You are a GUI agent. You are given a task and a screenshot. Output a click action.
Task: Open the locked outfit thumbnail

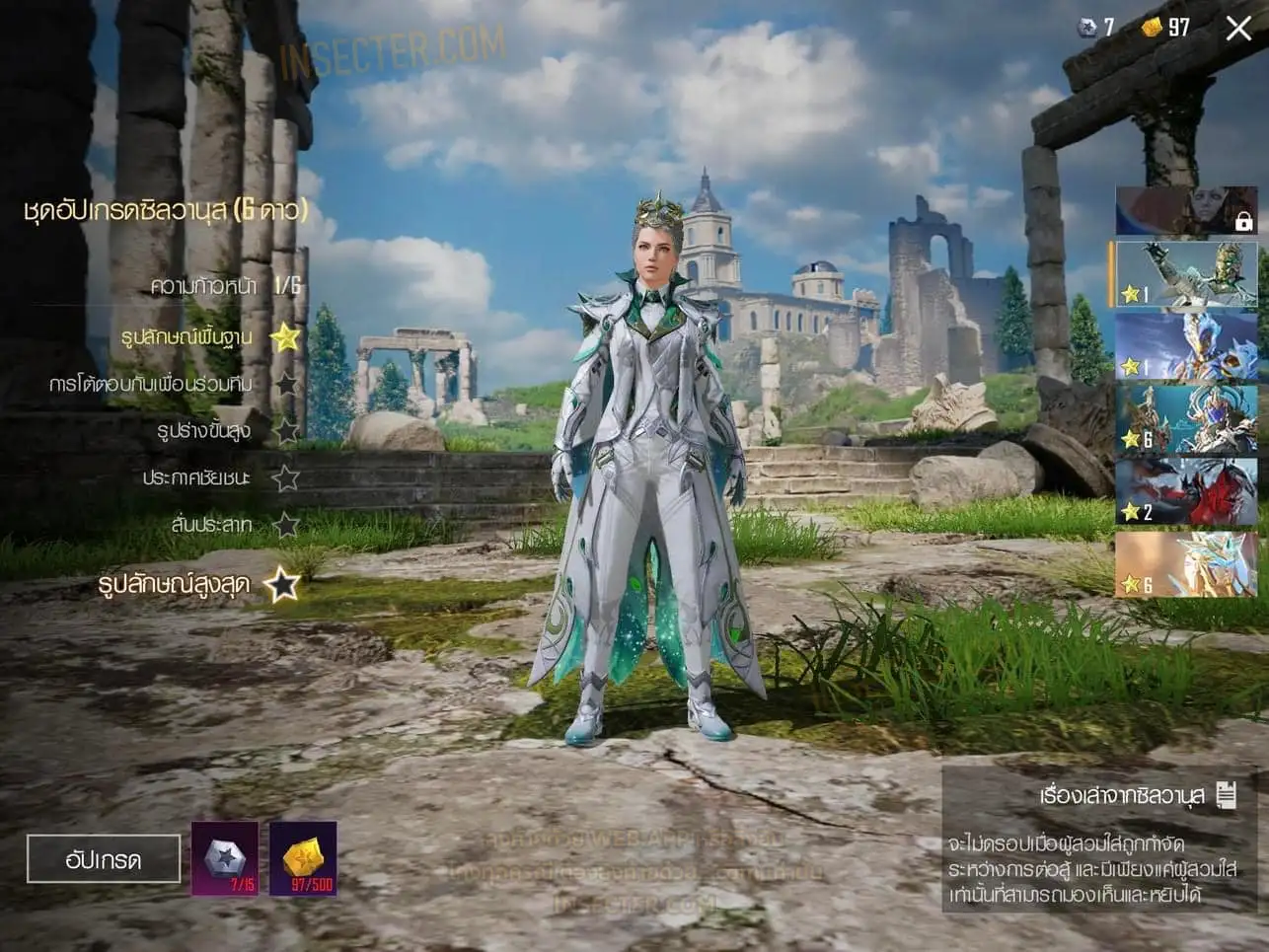point(1185,210)
